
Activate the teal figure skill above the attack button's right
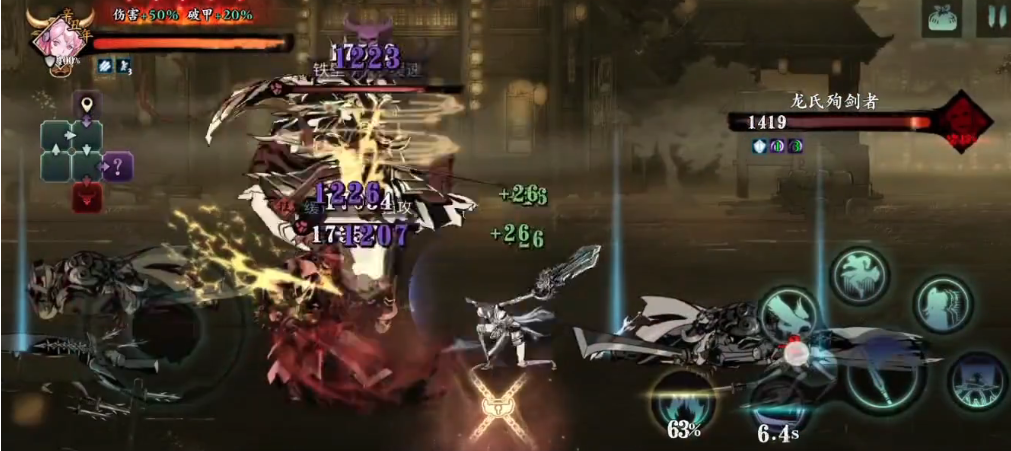point(942,302)
